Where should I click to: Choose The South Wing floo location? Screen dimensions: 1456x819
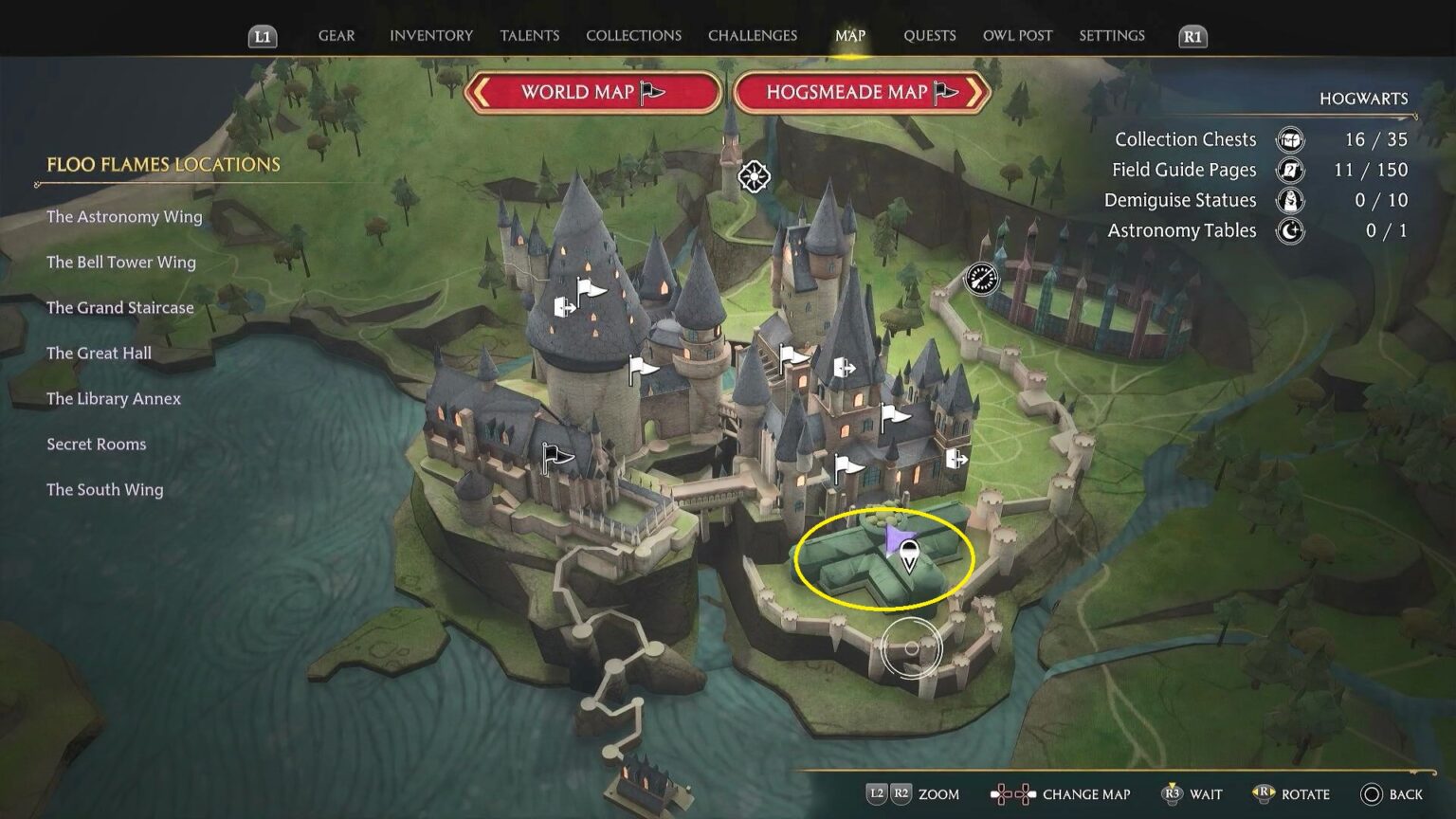pyautogui.click(x=105, y=490)
